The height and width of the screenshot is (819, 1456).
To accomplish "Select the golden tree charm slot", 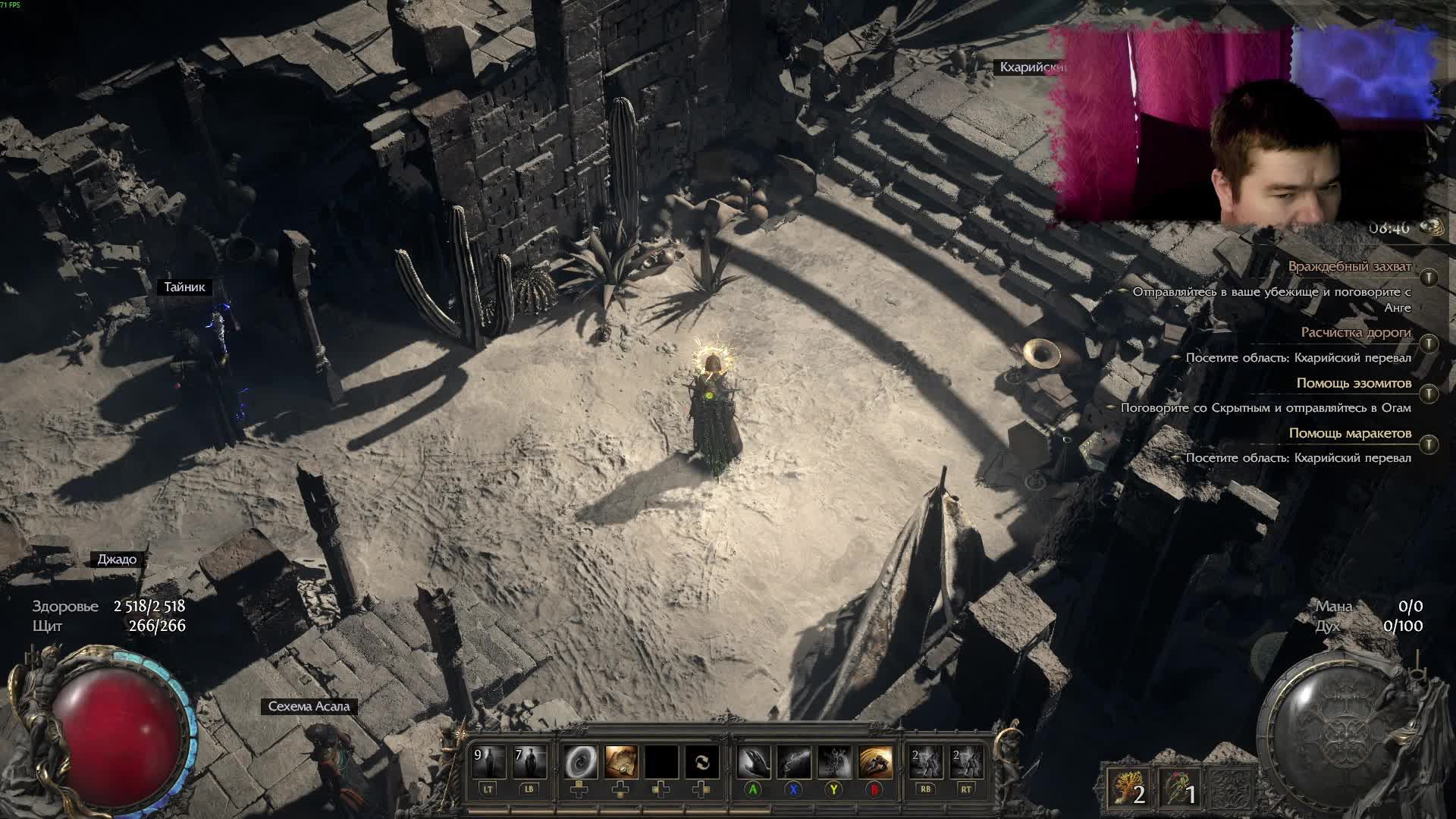I will (1126, 789).
